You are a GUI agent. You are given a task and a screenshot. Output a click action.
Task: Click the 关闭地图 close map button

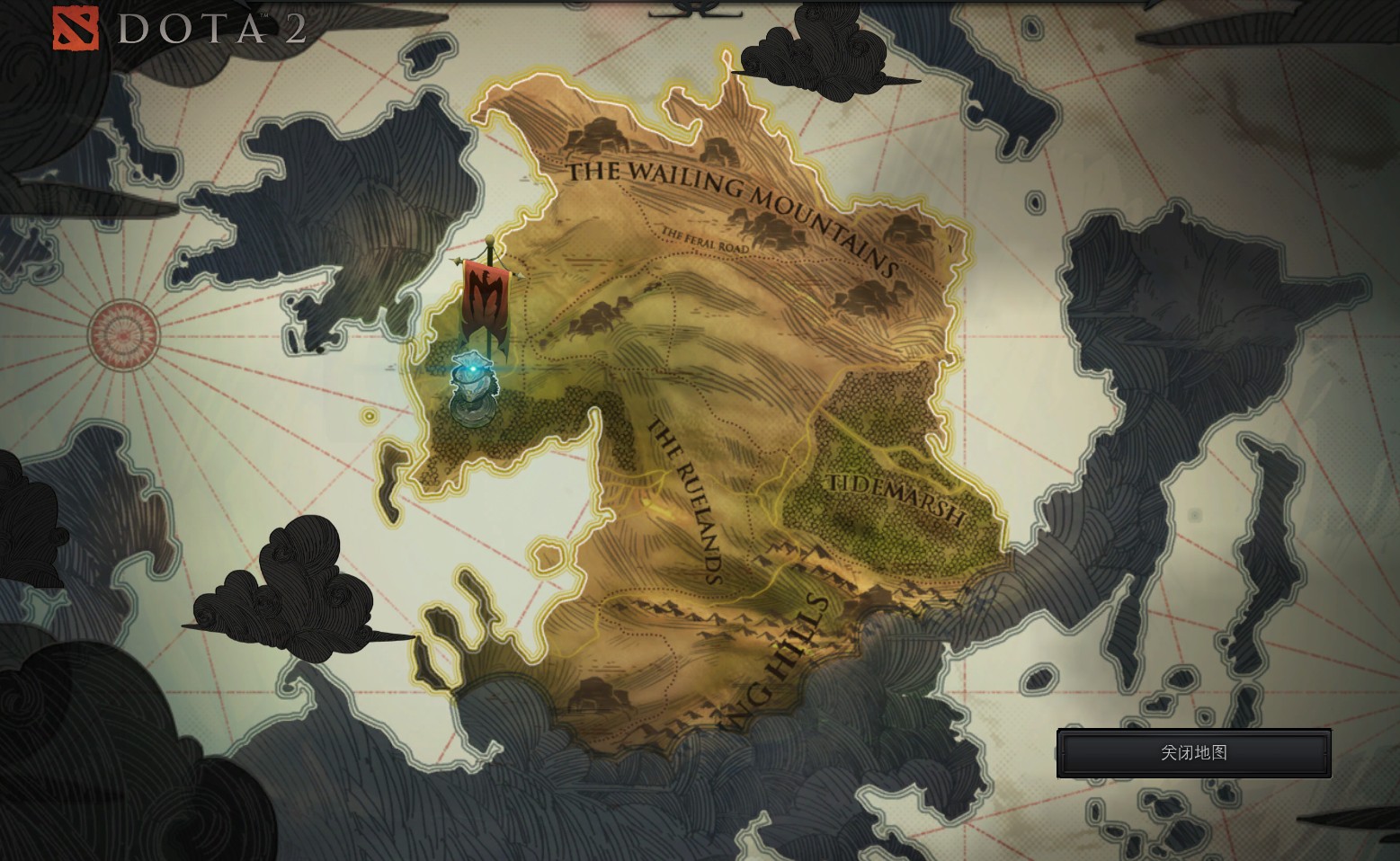pyautogui.click(x=1193, y=753)
